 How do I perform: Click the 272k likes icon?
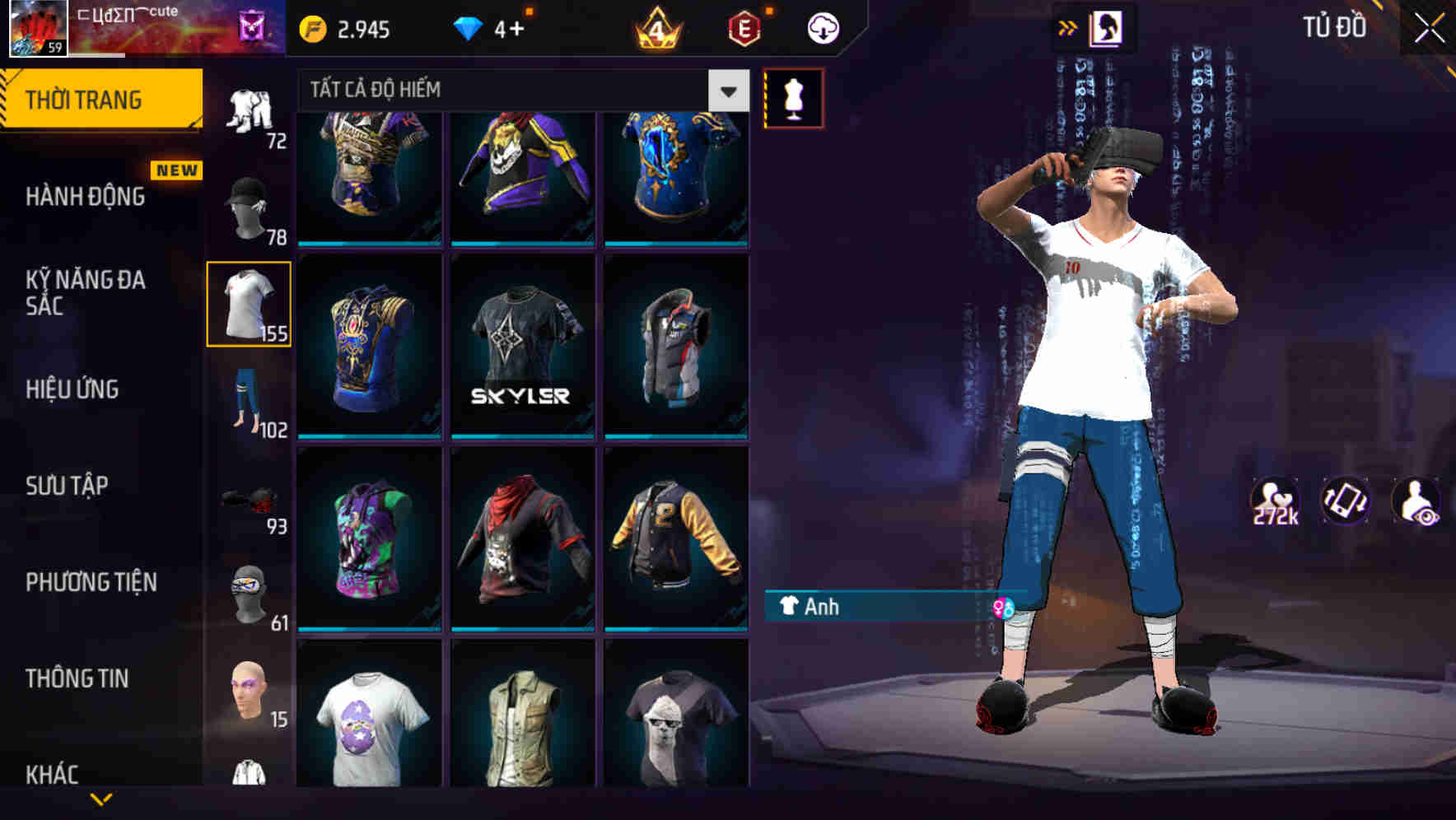(x=1276, y=501)
